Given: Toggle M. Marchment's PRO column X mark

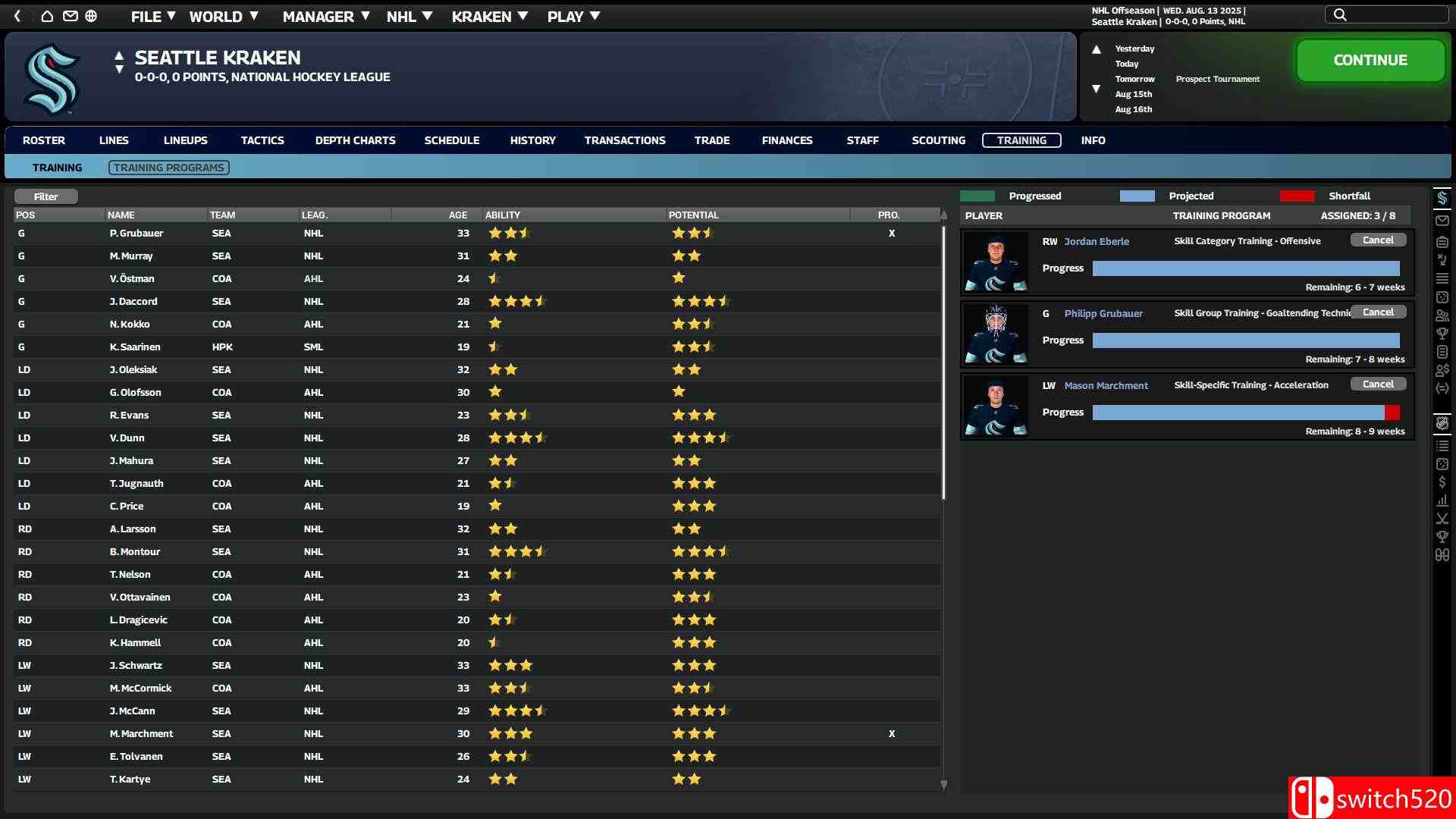Looking at the screenshot, I should point(893,733).
